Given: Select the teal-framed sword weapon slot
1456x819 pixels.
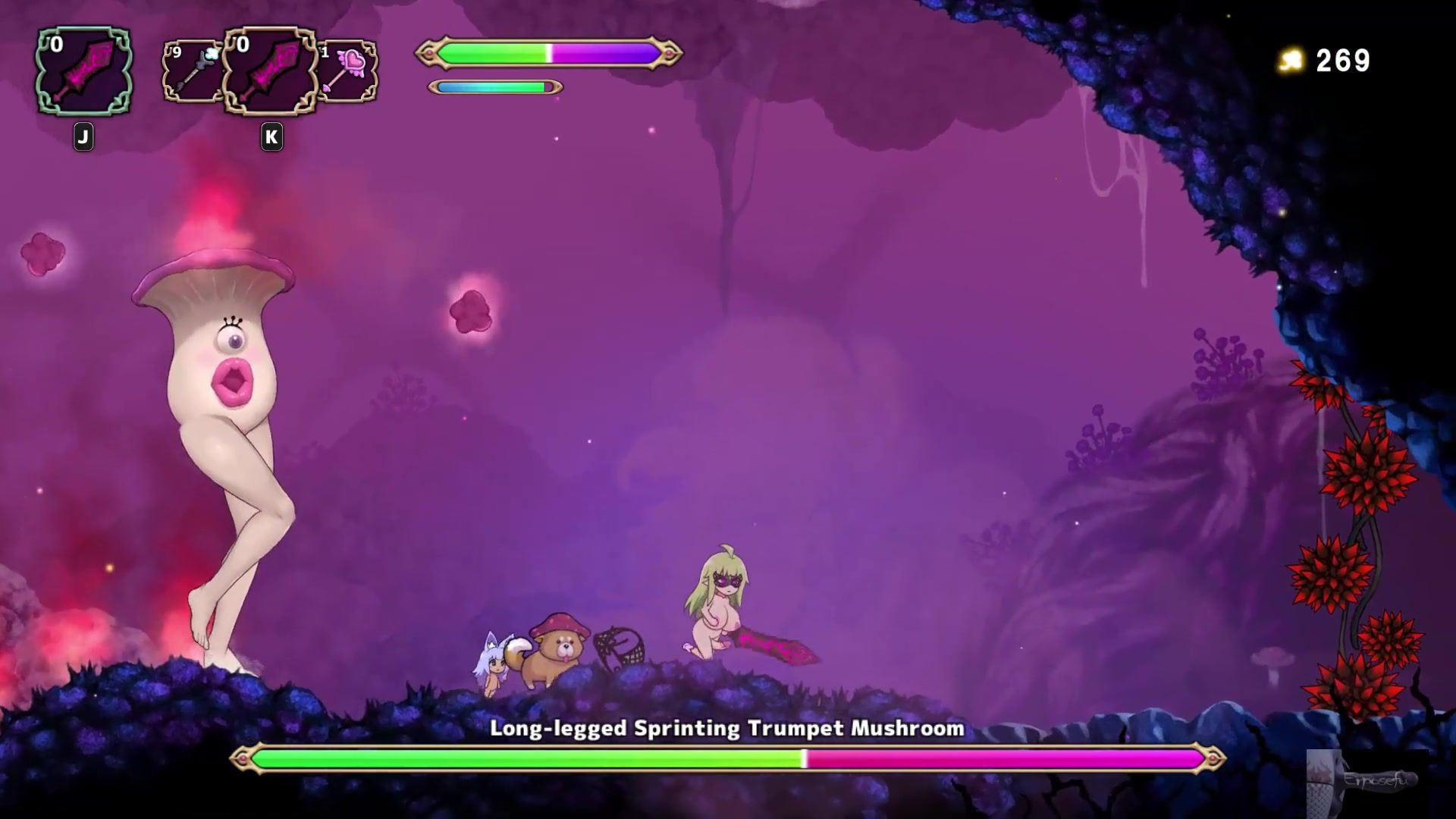Looking at the screenshot, I should point(83,72).
